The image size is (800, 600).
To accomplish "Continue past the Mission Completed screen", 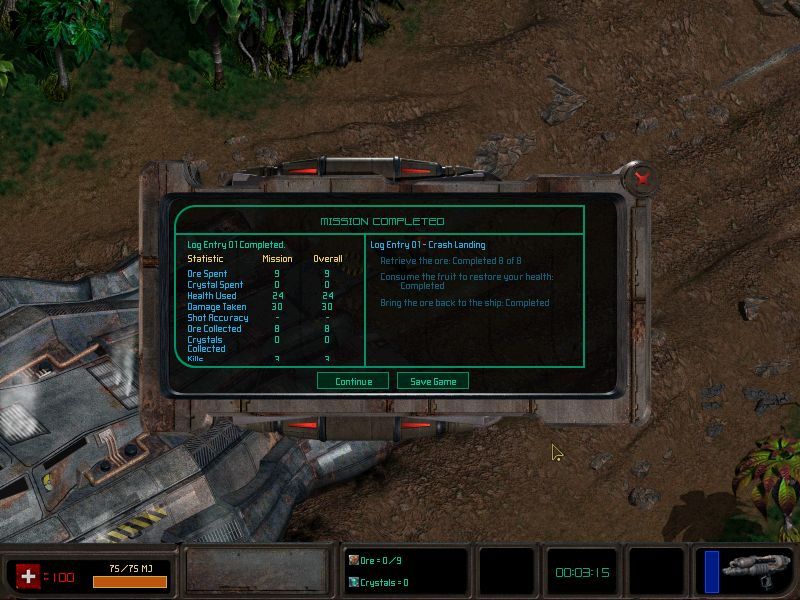I will pos(353,381).
